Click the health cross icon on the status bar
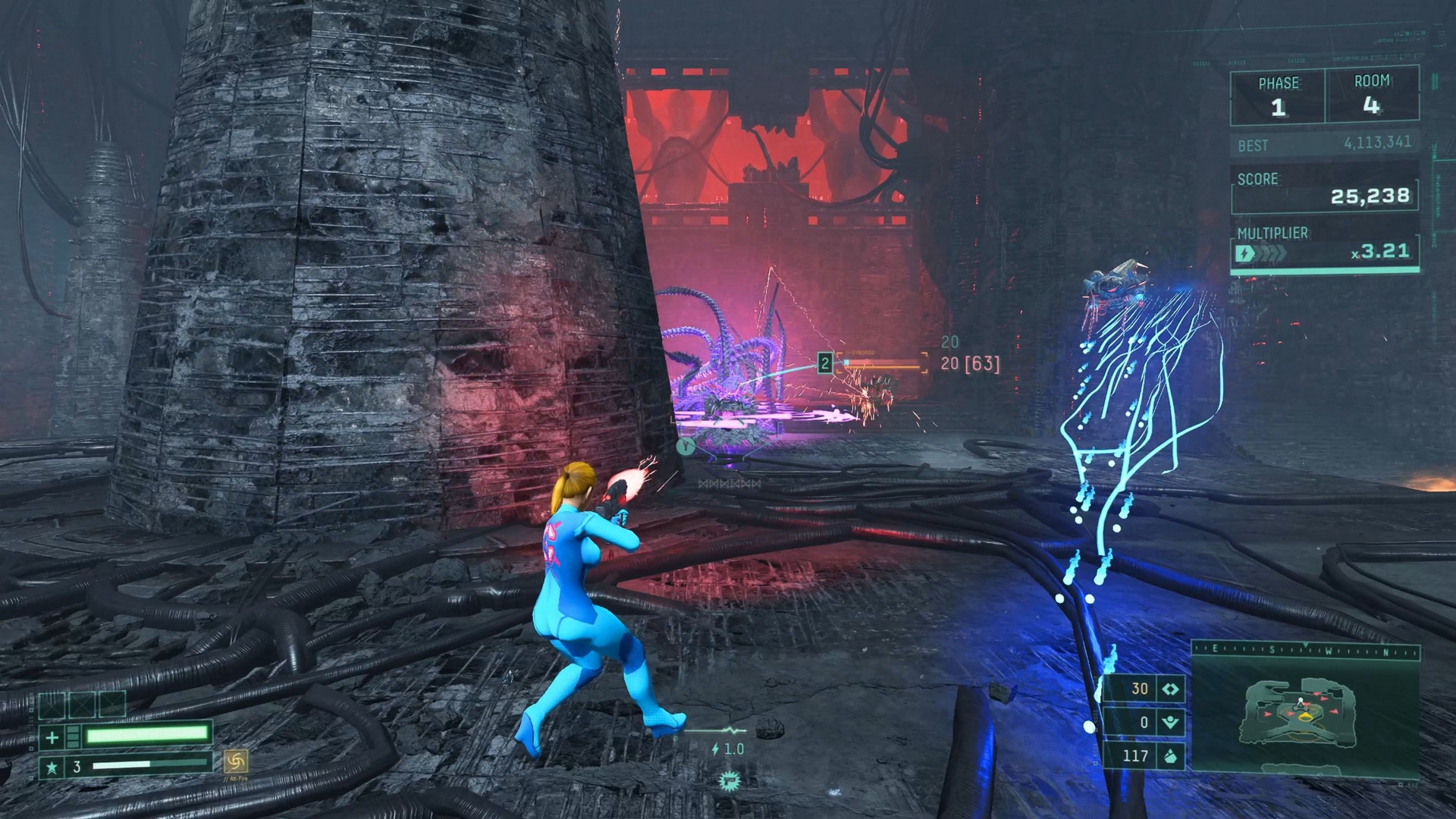Screen dimensions: 1456x819 [x=52, y=736]
